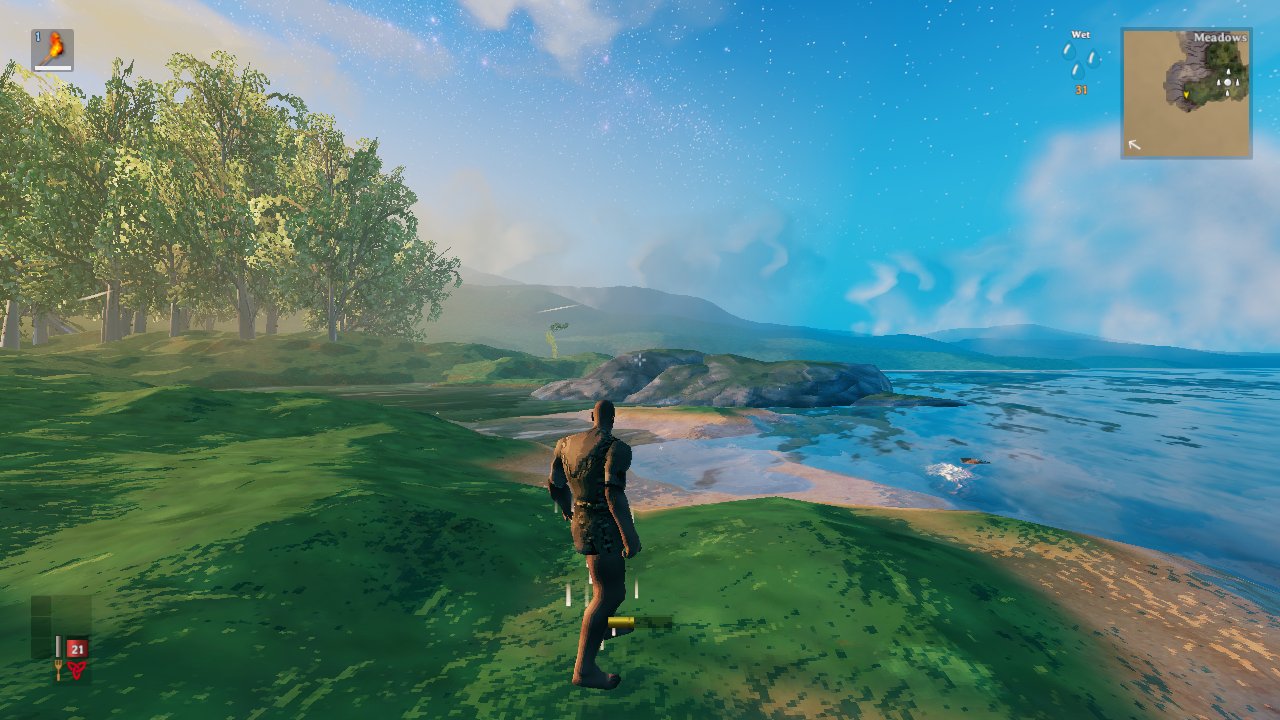Select the torch in hotbar slot 1
Image resolution: width=1280 pixels, height=720 pixels.
point(52,49)
